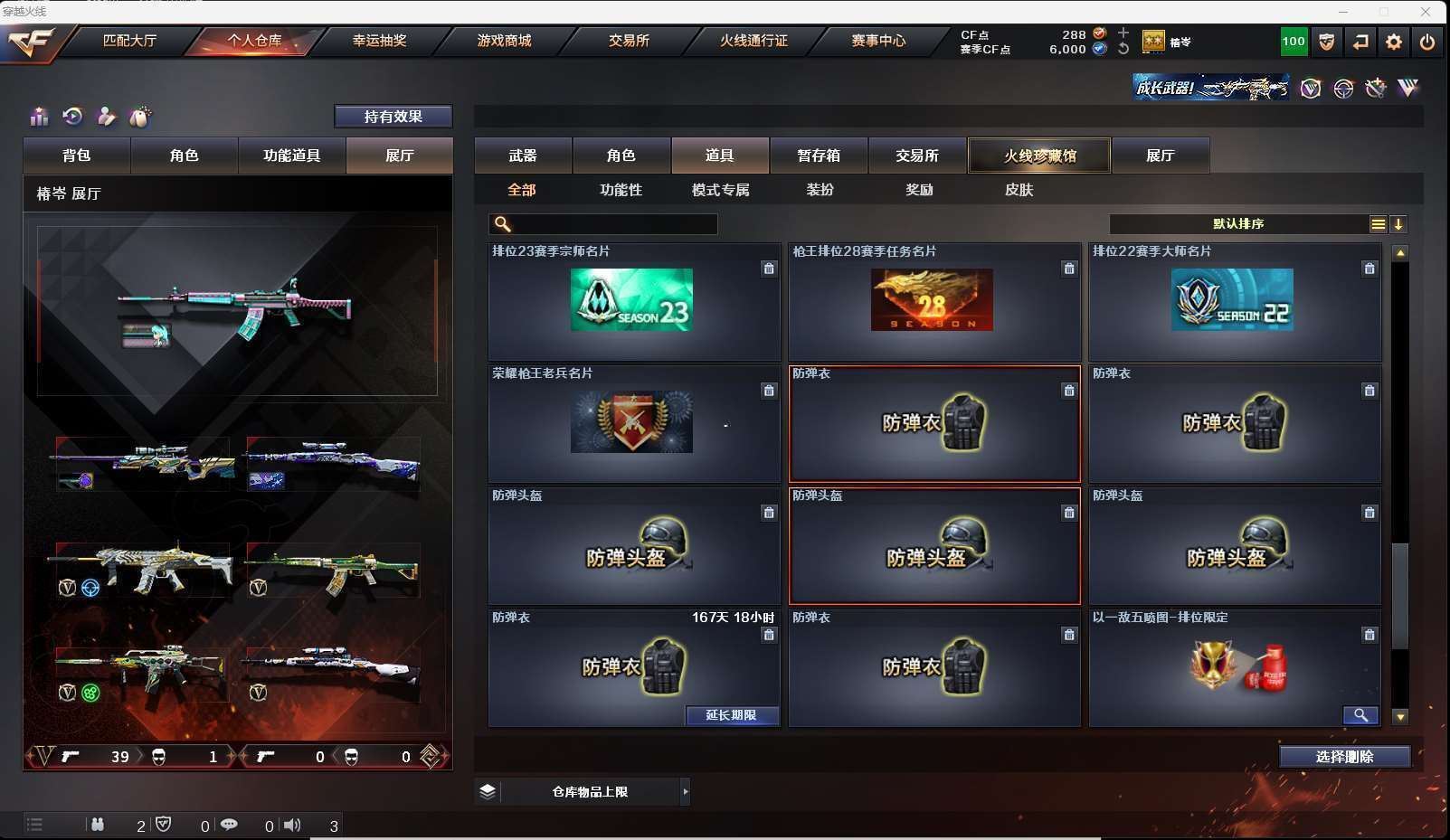Click 延长期限 to extend duration
1450x840 pixels.
pyautogui.click(x=730, y=715)
